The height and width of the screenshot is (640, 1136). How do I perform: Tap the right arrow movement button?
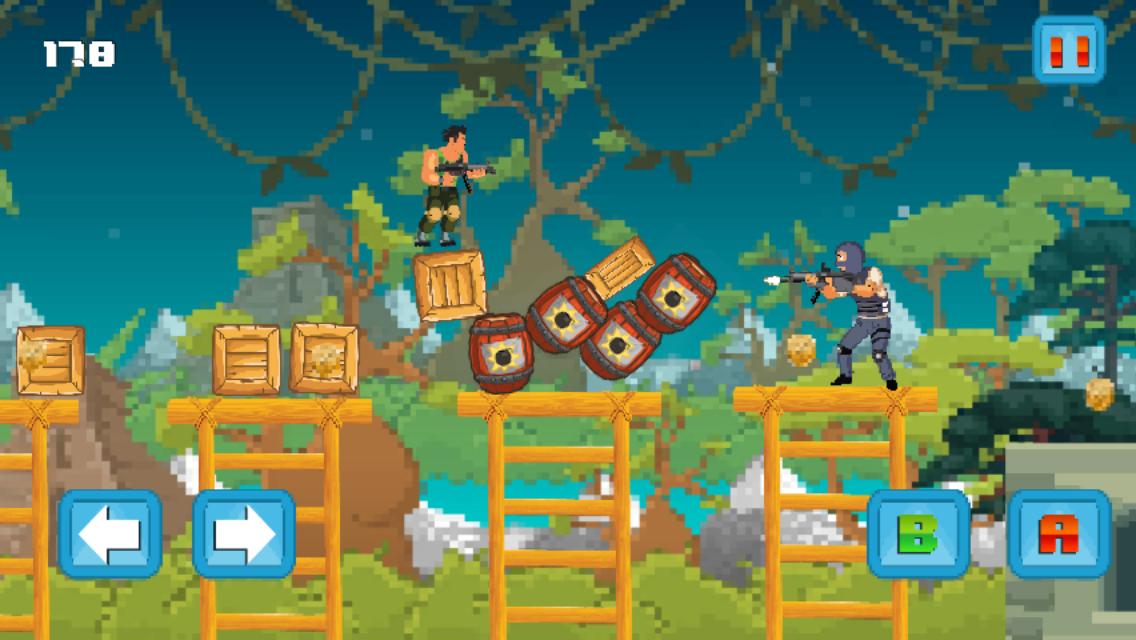[244, 534]
